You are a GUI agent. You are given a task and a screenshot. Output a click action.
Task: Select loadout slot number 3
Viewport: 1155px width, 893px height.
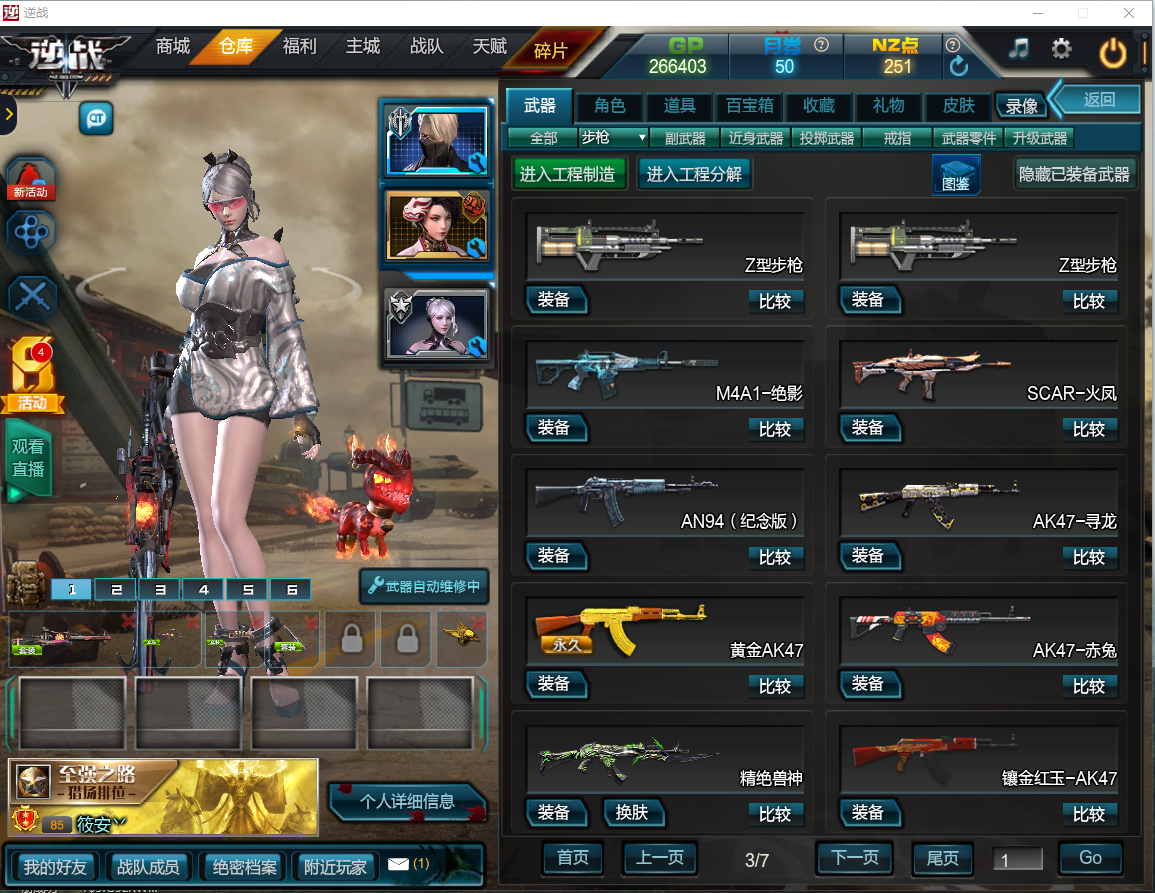tap(160, 590)
